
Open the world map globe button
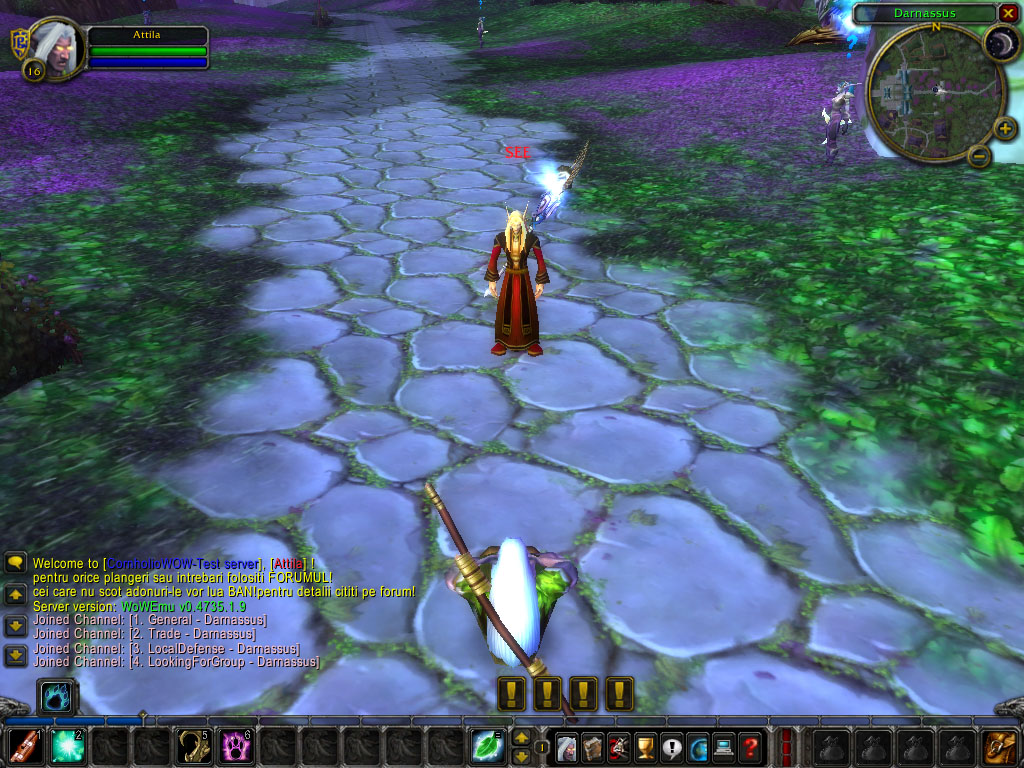(698, 747)
